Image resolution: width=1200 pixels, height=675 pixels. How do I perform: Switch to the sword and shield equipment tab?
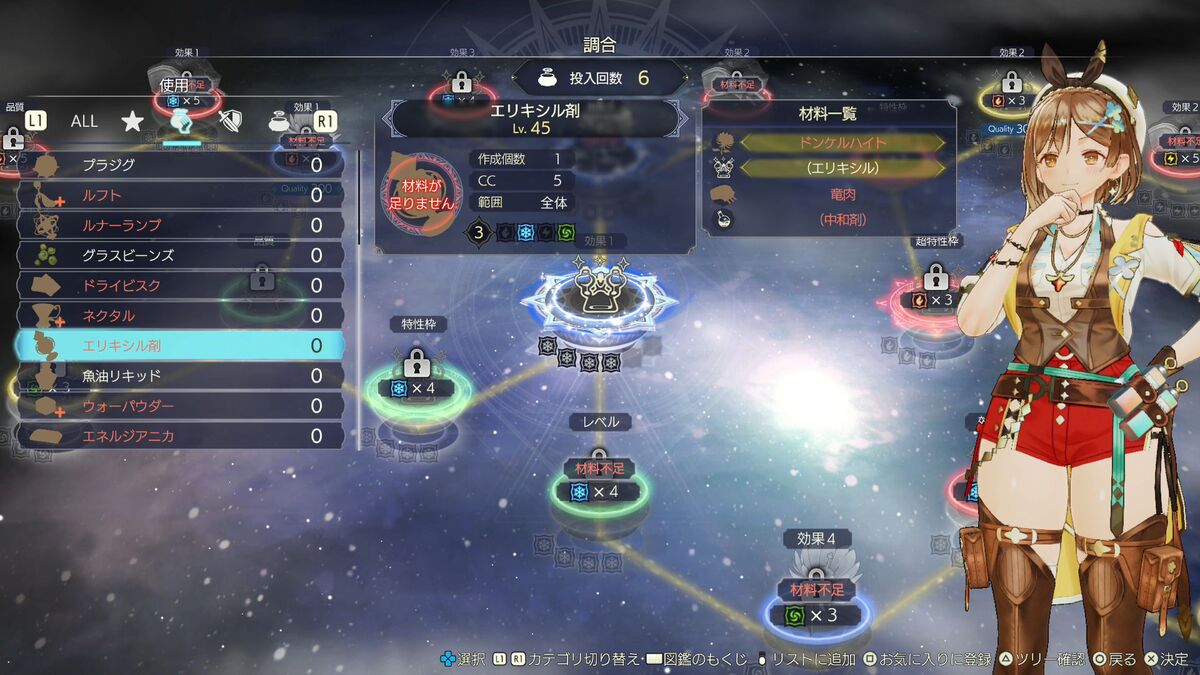coord(230,121)
